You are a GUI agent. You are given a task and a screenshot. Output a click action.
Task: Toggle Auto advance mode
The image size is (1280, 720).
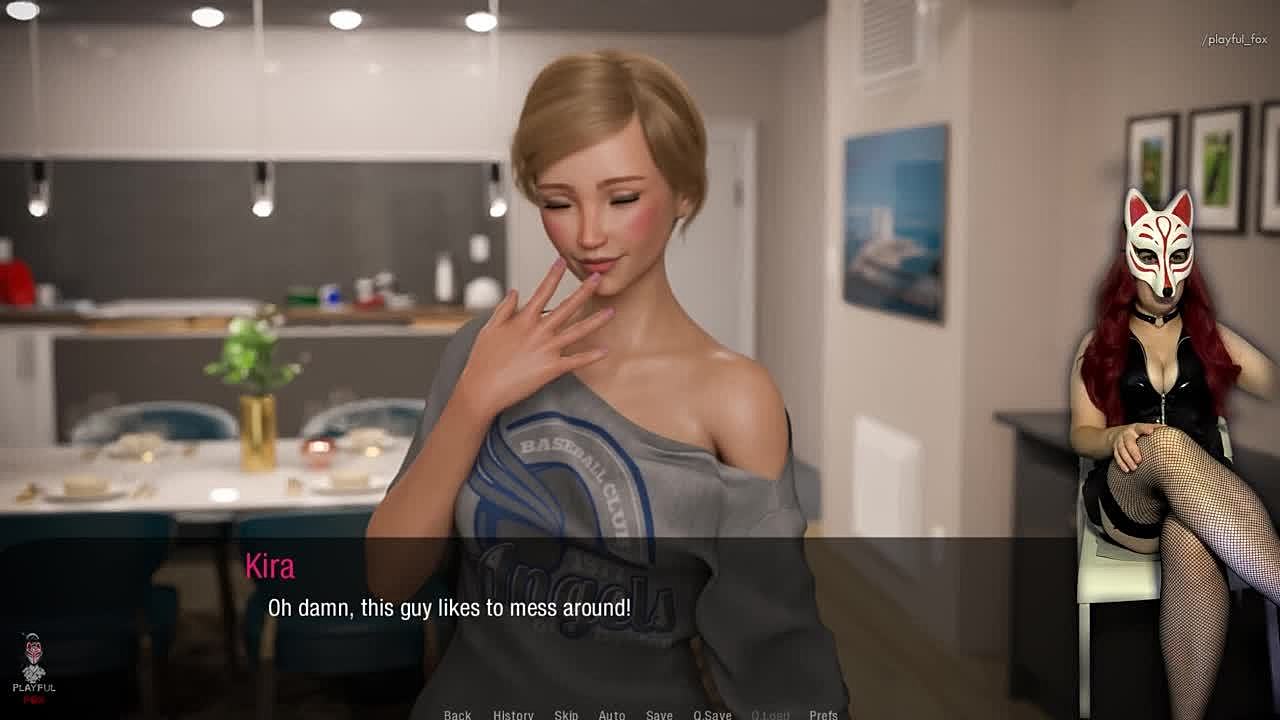point(612,714)
